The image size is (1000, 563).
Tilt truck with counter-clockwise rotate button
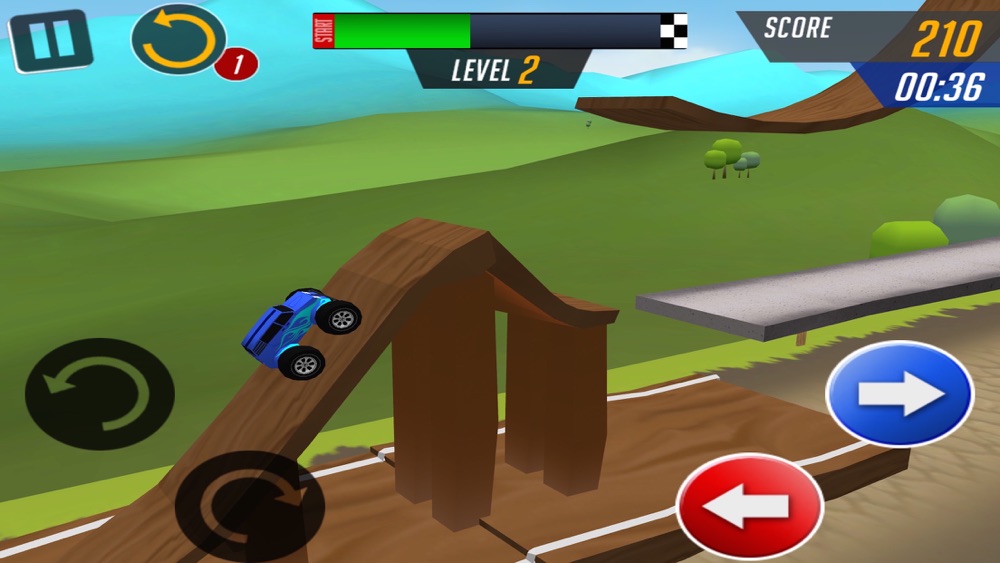[x=100, y=394]
